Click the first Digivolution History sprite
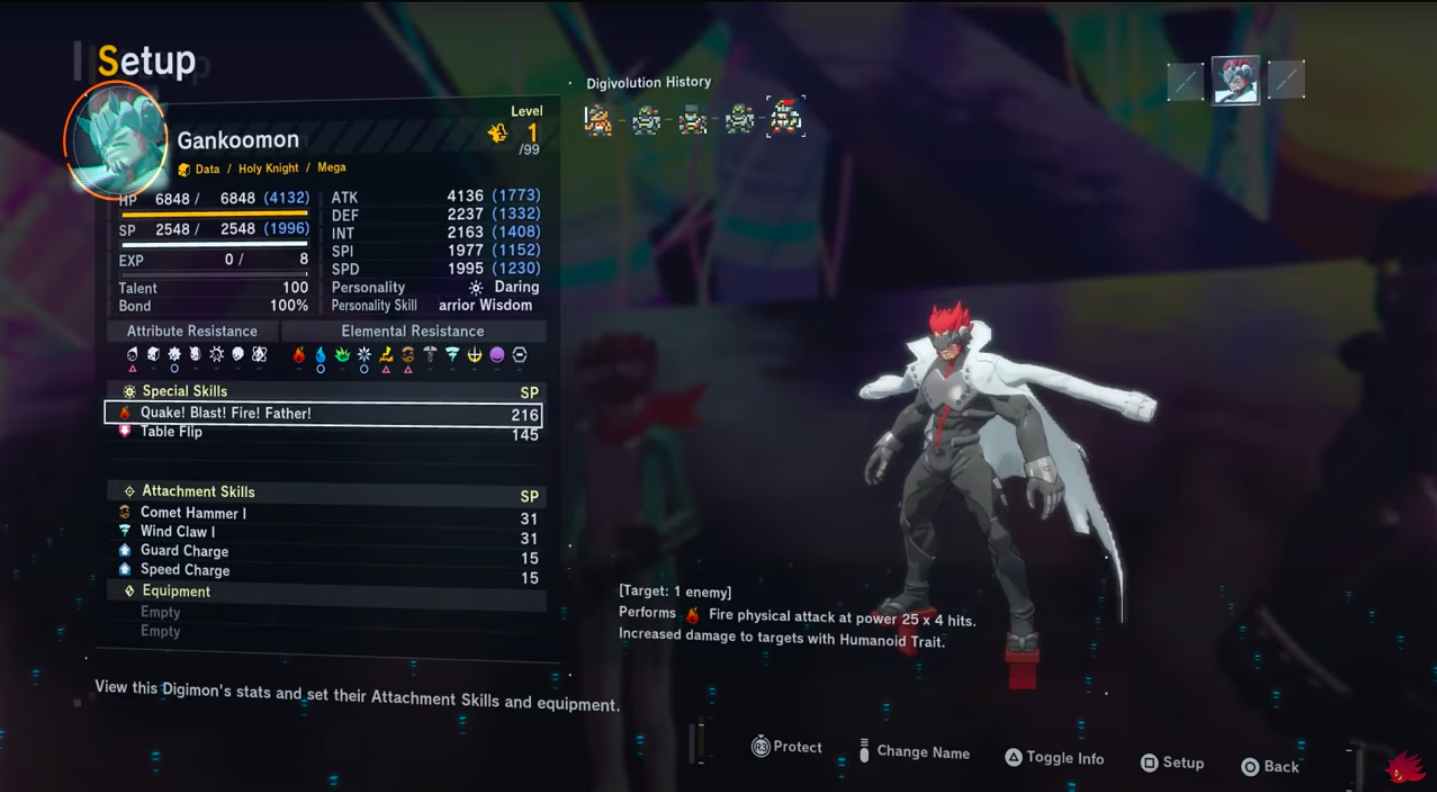 (598, 120)
